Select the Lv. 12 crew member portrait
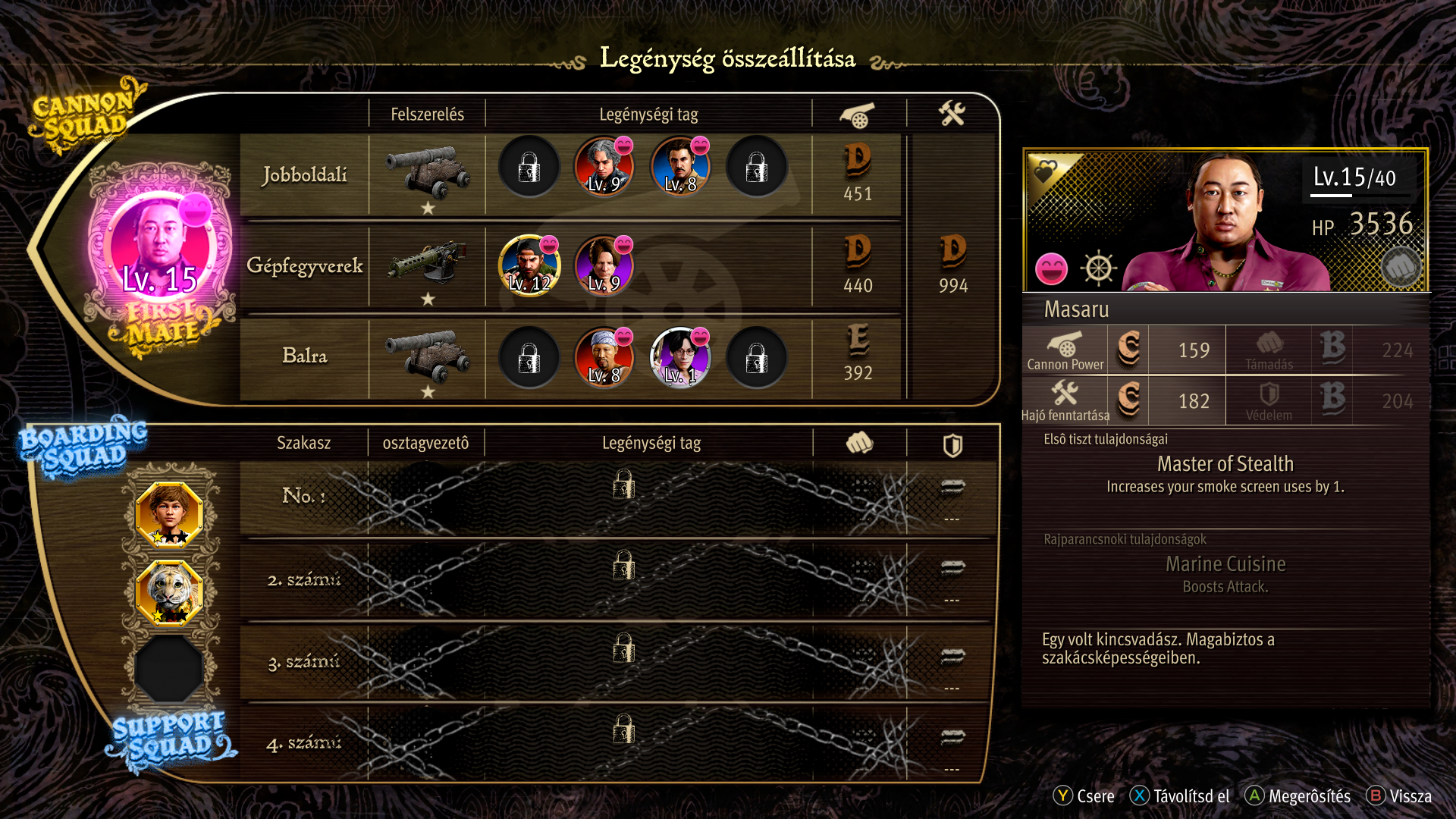The height and width of the screenshot is (819, 1456). pos(529,265)
